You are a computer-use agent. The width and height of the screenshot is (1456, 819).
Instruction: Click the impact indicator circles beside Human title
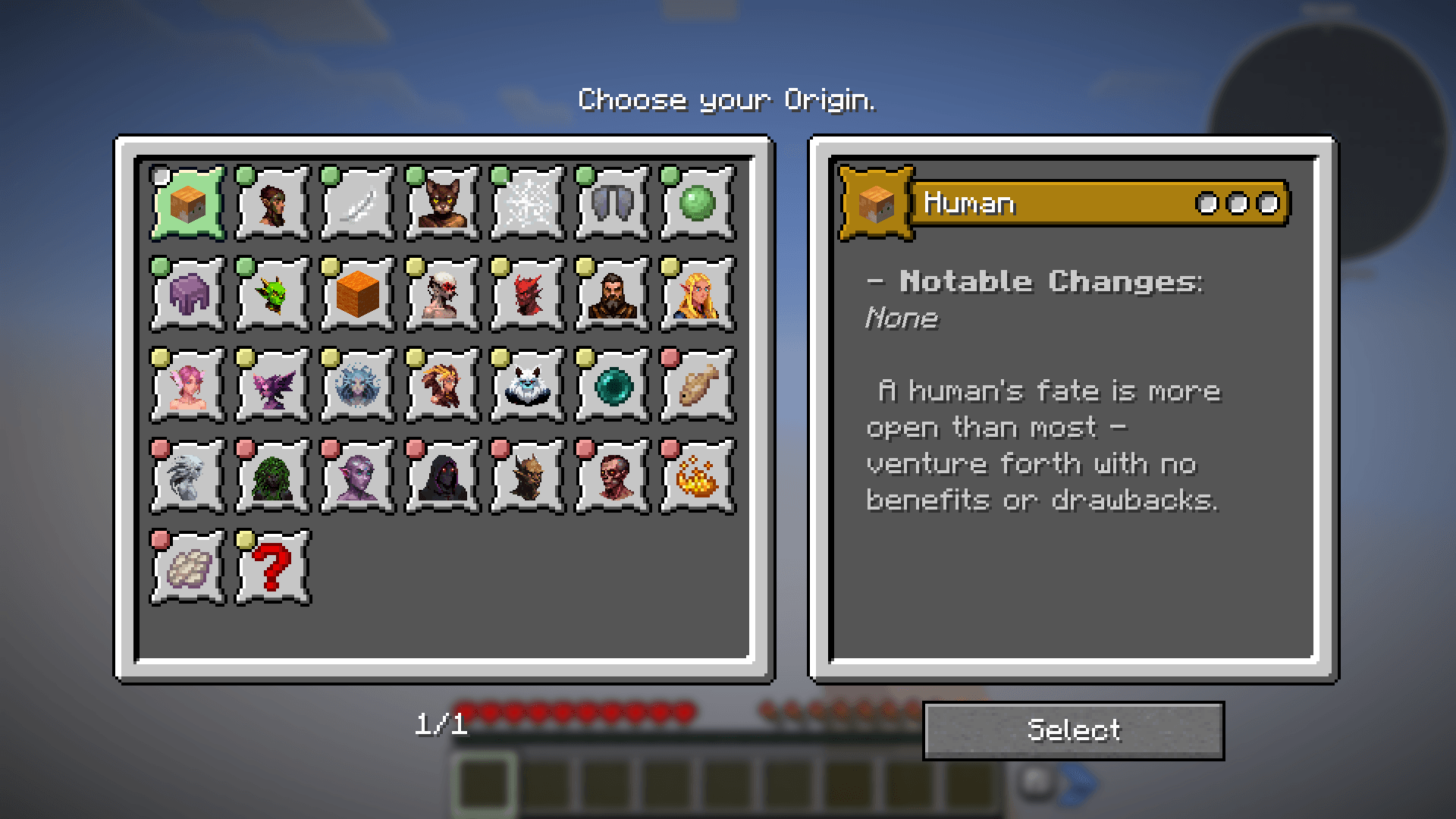tap(1237, 203)
